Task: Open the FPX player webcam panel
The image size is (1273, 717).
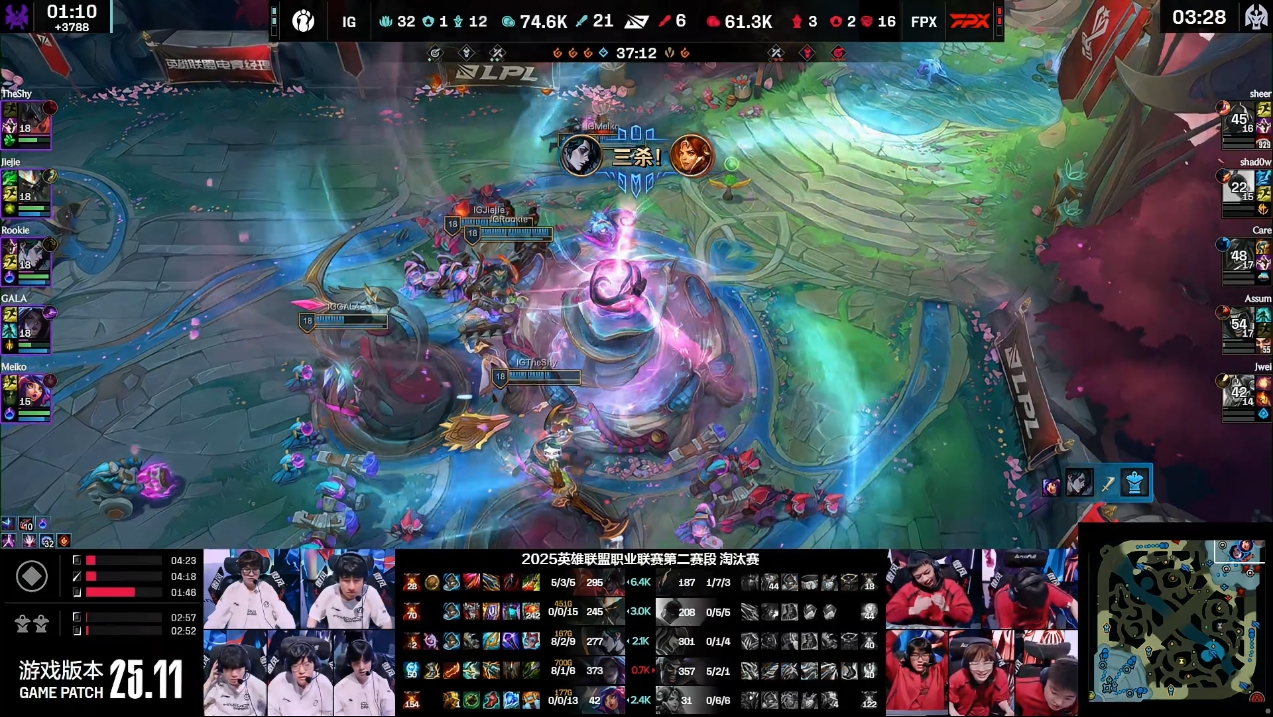Action: point(981,632)
